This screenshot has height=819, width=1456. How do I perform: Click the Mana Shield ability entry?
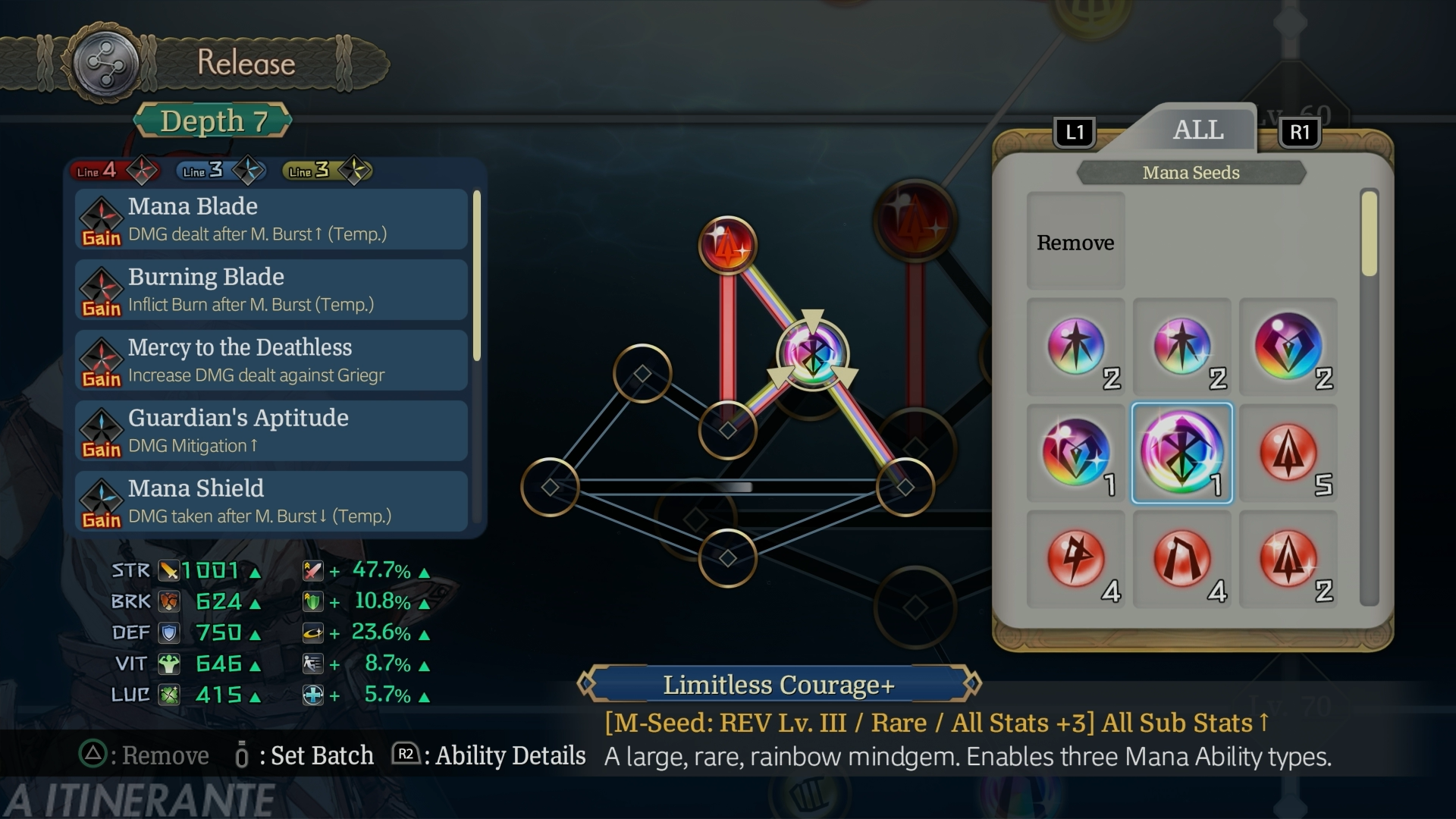[271, 501]
